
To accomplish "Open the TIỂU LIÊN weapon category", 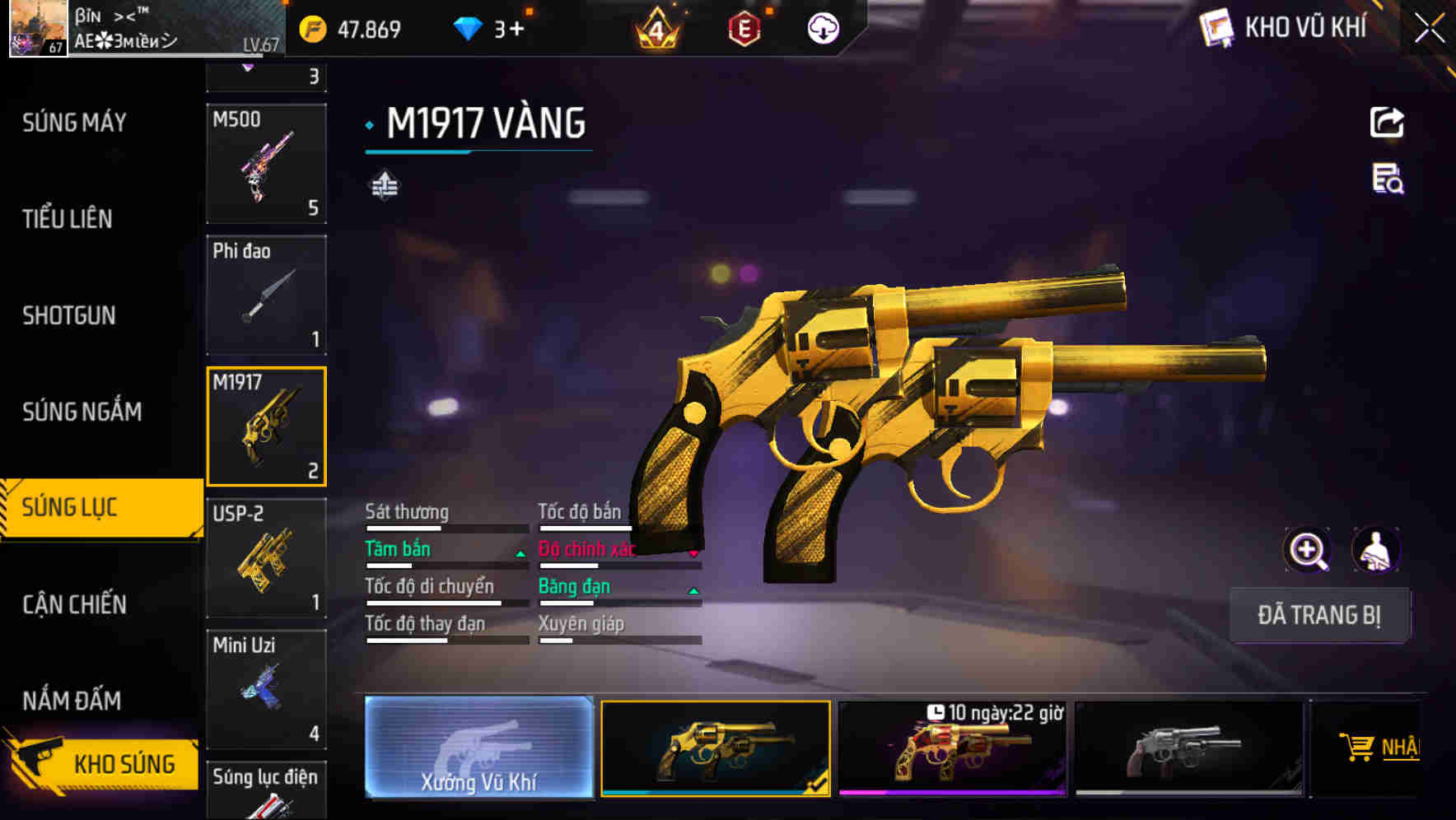I will click(x=68, y=219).
